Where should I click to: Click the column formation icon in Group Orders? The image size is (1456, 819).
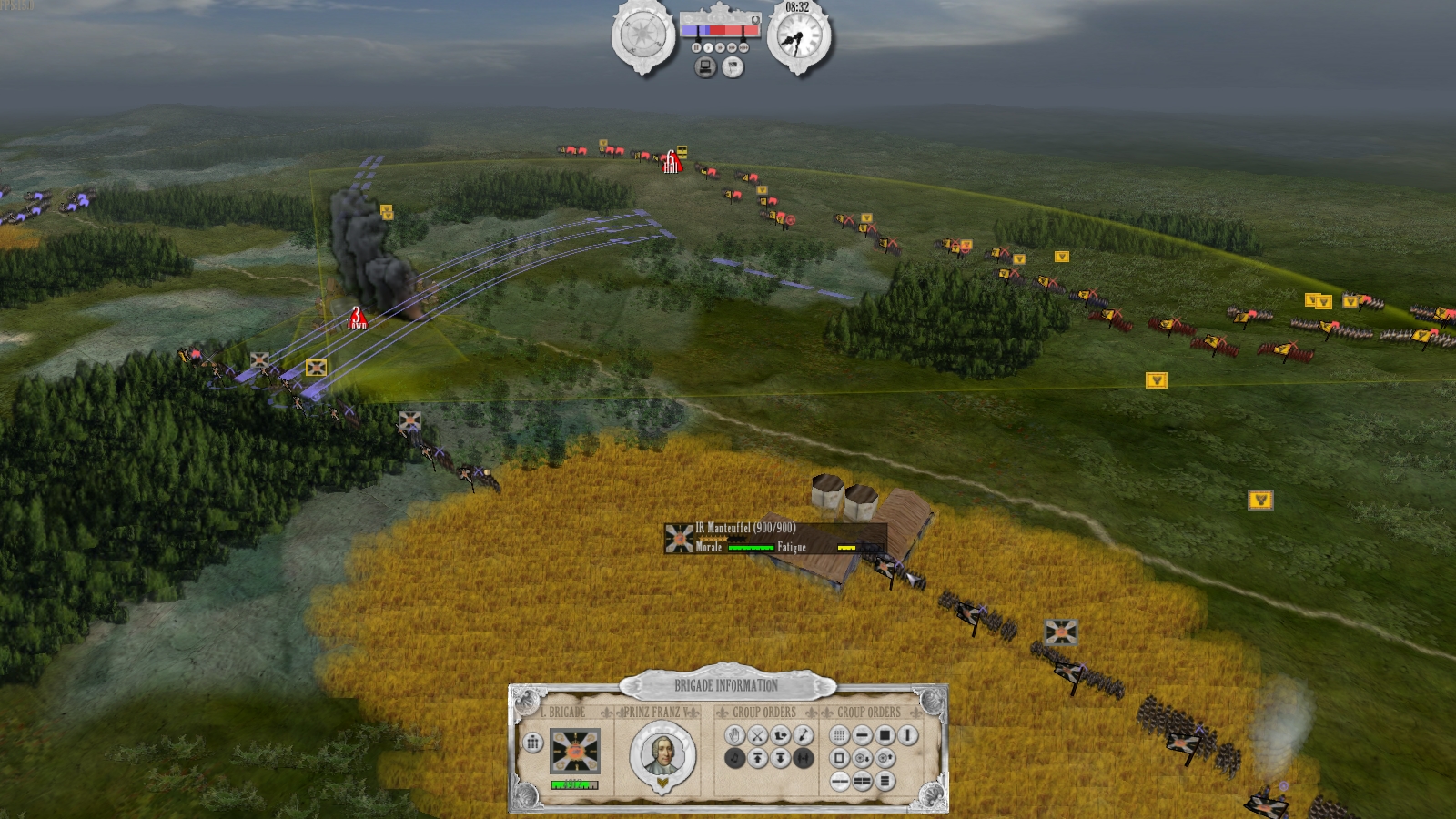(x=906, y=735)
